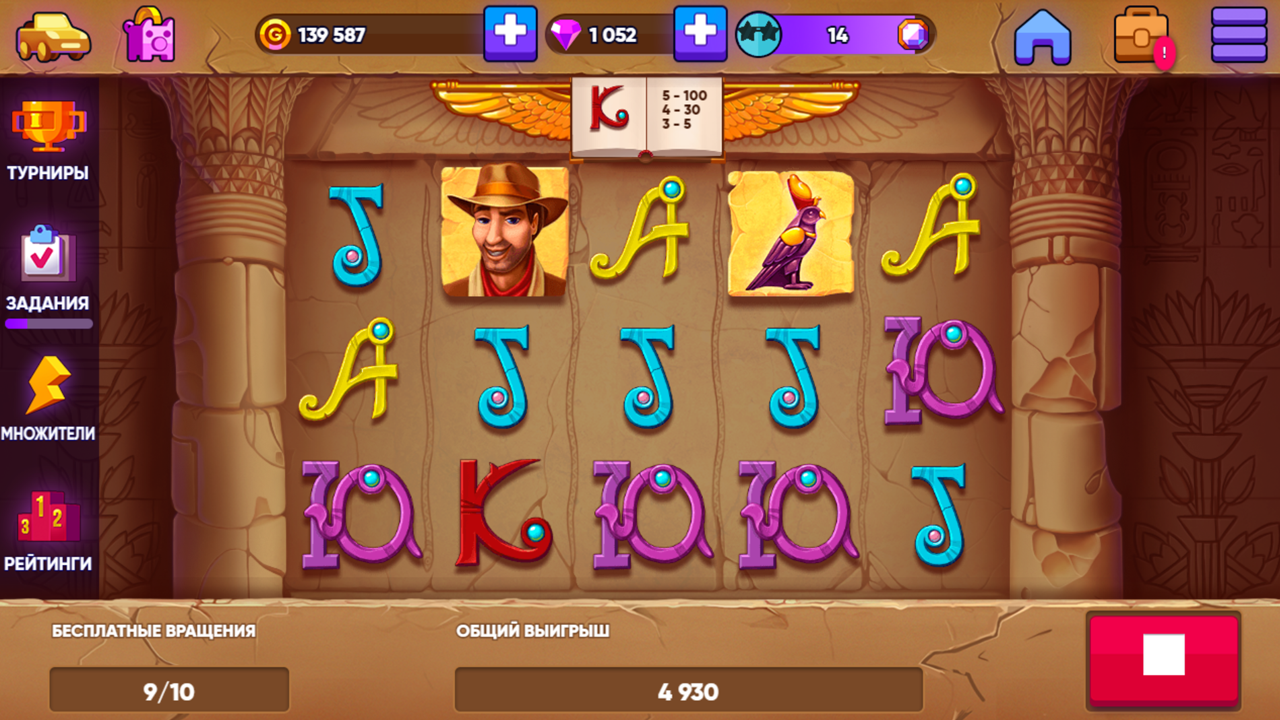1280x720 pixels.
Task: Open the hamburger menu
Action: click(x=1237, y=35)
